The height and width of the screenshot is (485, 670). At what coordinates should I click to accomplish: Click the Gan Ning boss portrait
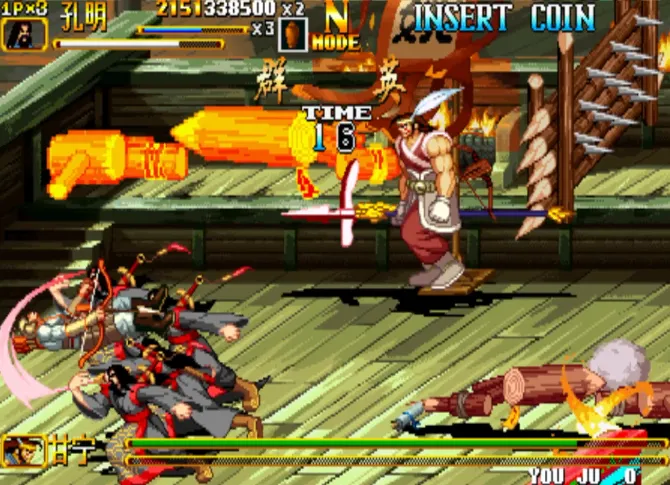click(x=18, y=451)
